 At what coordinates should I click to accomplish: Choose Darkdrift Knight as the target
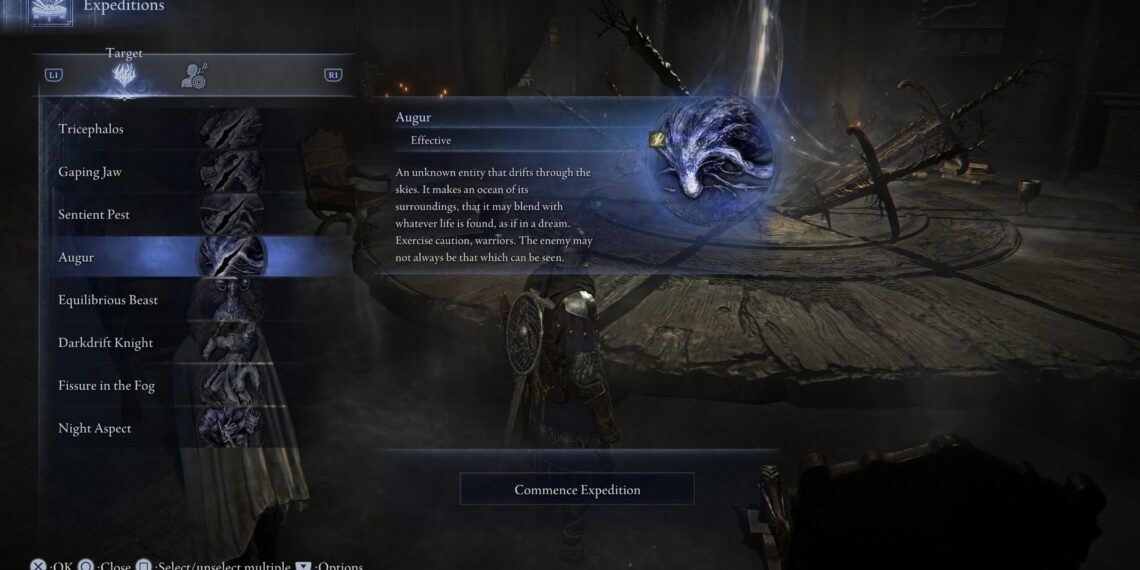[x=160, y=343]
